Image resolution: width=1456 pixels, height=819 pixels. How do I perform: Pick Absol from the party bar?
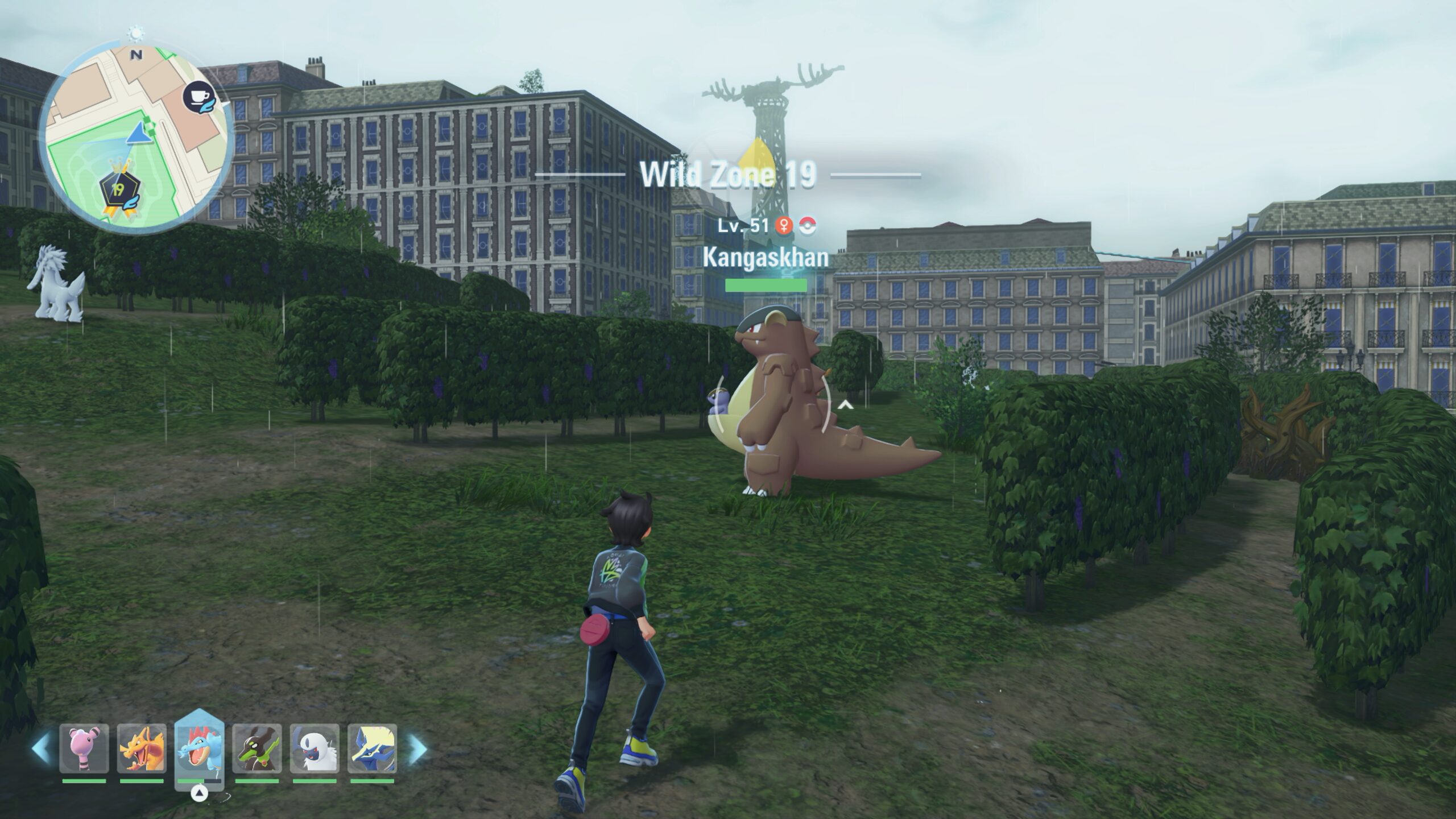[315, 748]
